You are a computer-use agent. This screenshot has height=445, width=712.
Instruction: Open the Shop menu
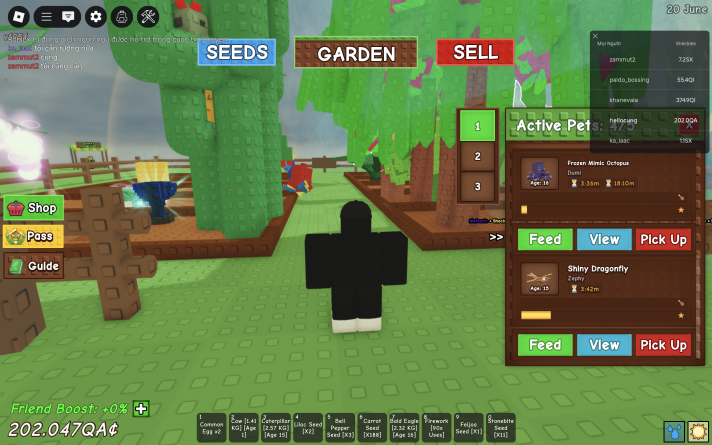34,208
